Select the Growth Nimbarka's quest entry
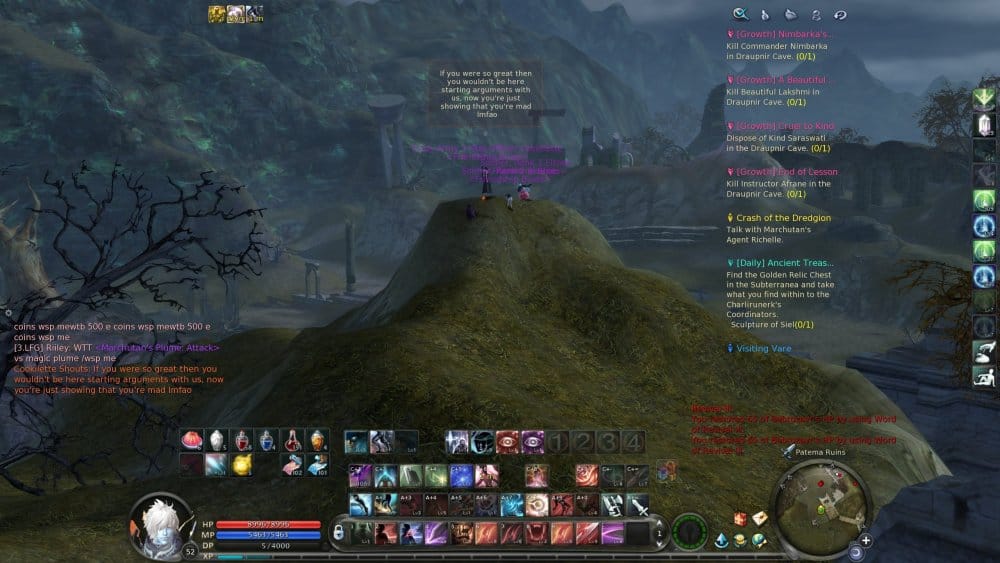Viewport: 1000px width, 563px height. click(x=783, y=34)
